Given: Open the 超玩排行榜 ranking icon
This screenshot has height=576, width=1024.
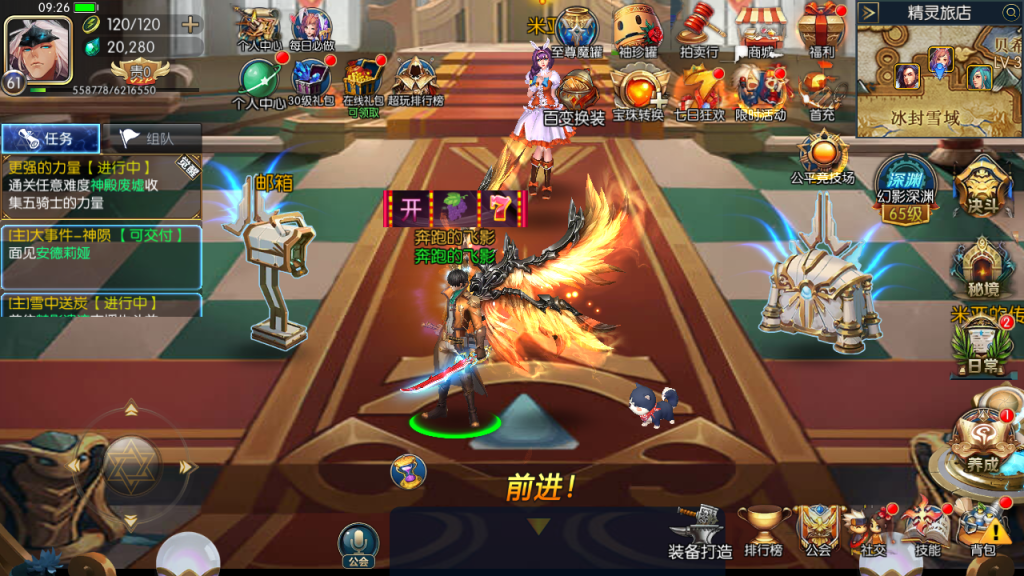Looking at the screenshot, I should point(415,79).
